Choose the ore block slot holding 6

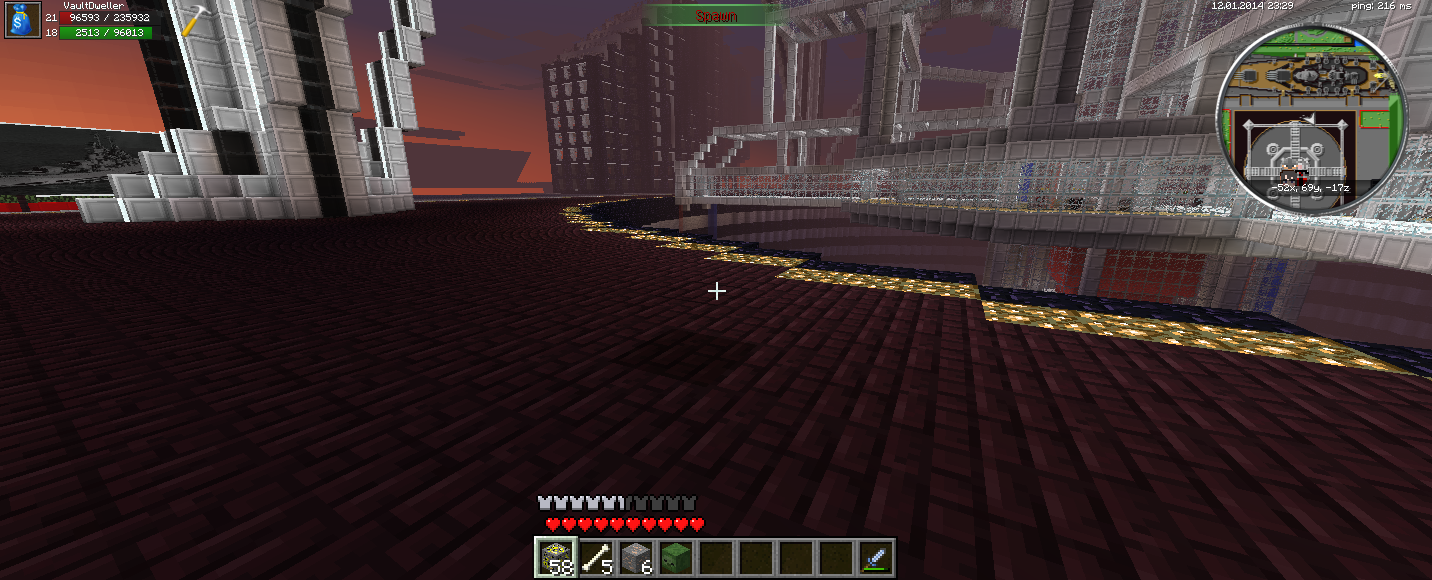[x=635, y=557]
